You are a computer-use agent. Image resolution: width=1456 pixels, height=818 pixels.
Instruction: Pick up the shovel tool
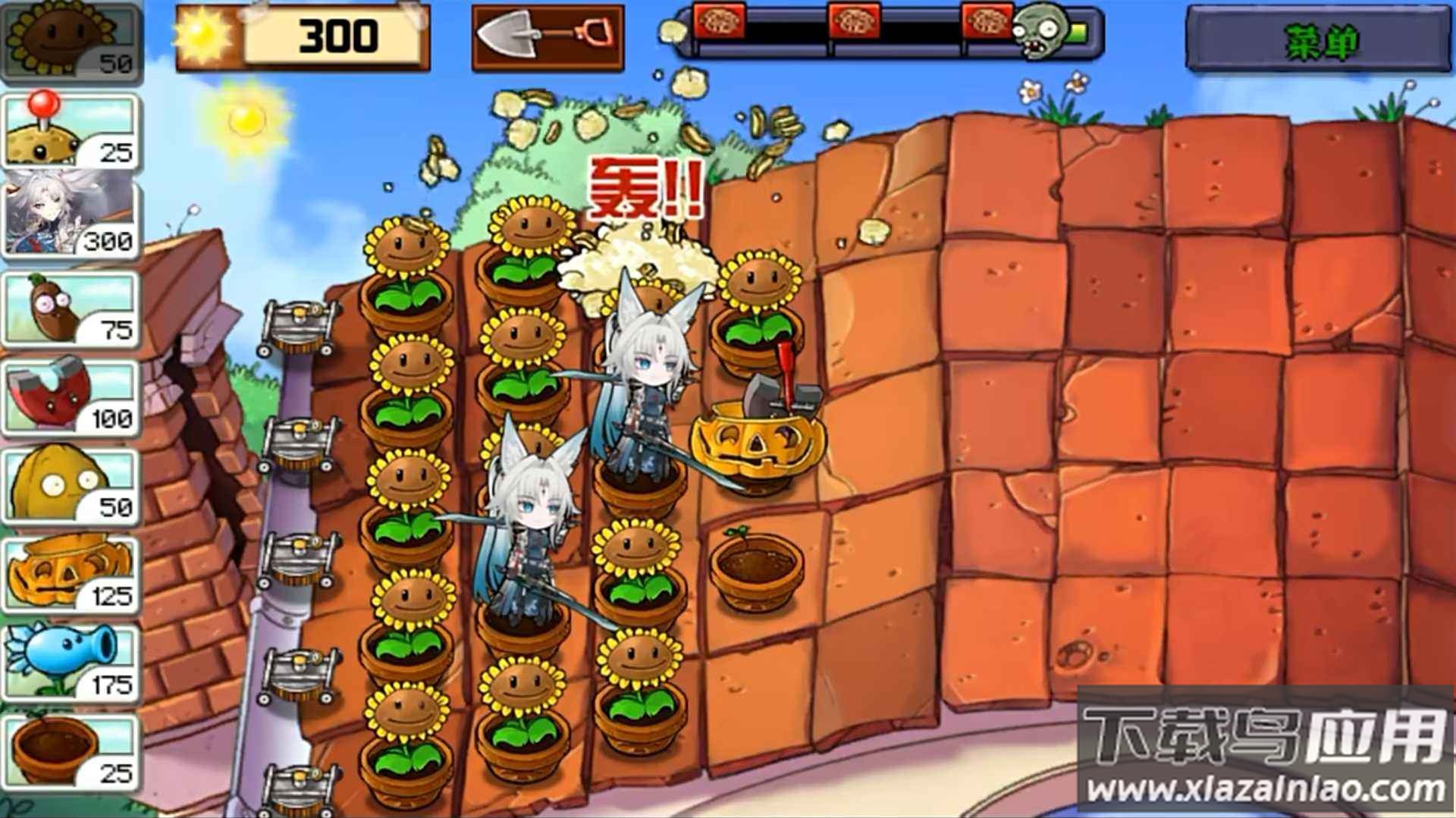coord(546,36)
